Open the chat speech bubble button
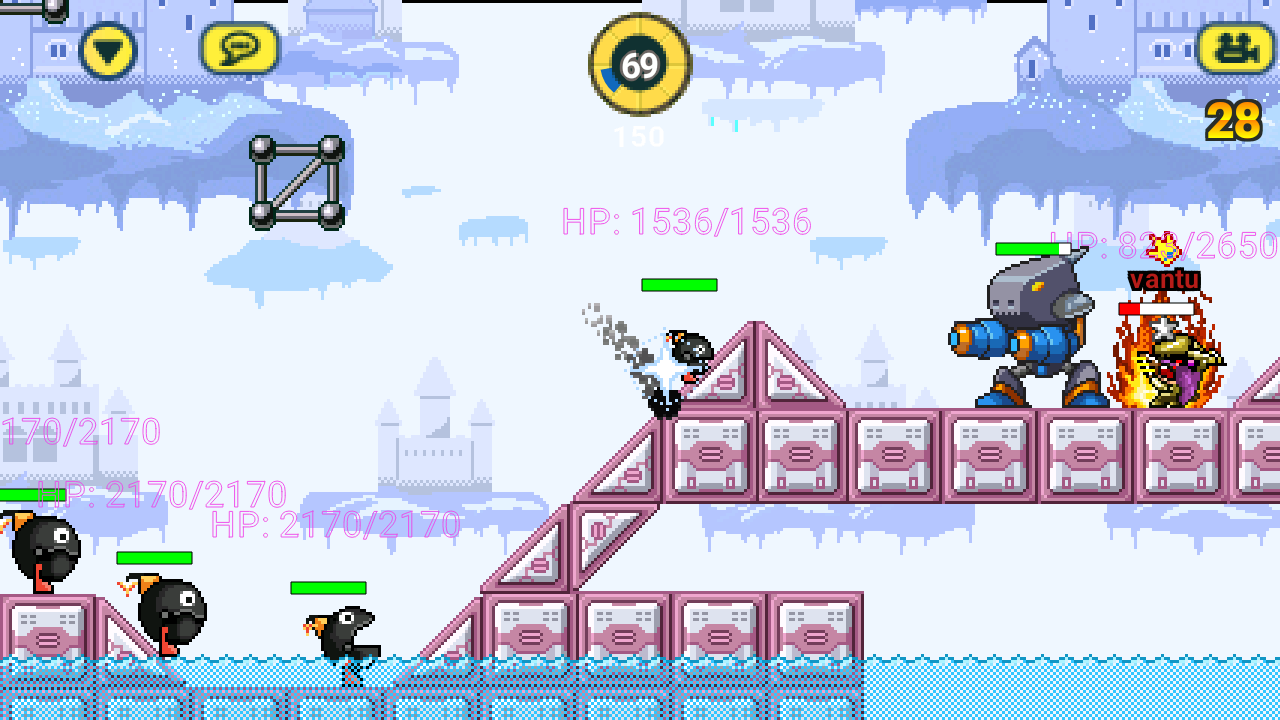This screenshot has width=1280, height=720. [x=240, y=48]
